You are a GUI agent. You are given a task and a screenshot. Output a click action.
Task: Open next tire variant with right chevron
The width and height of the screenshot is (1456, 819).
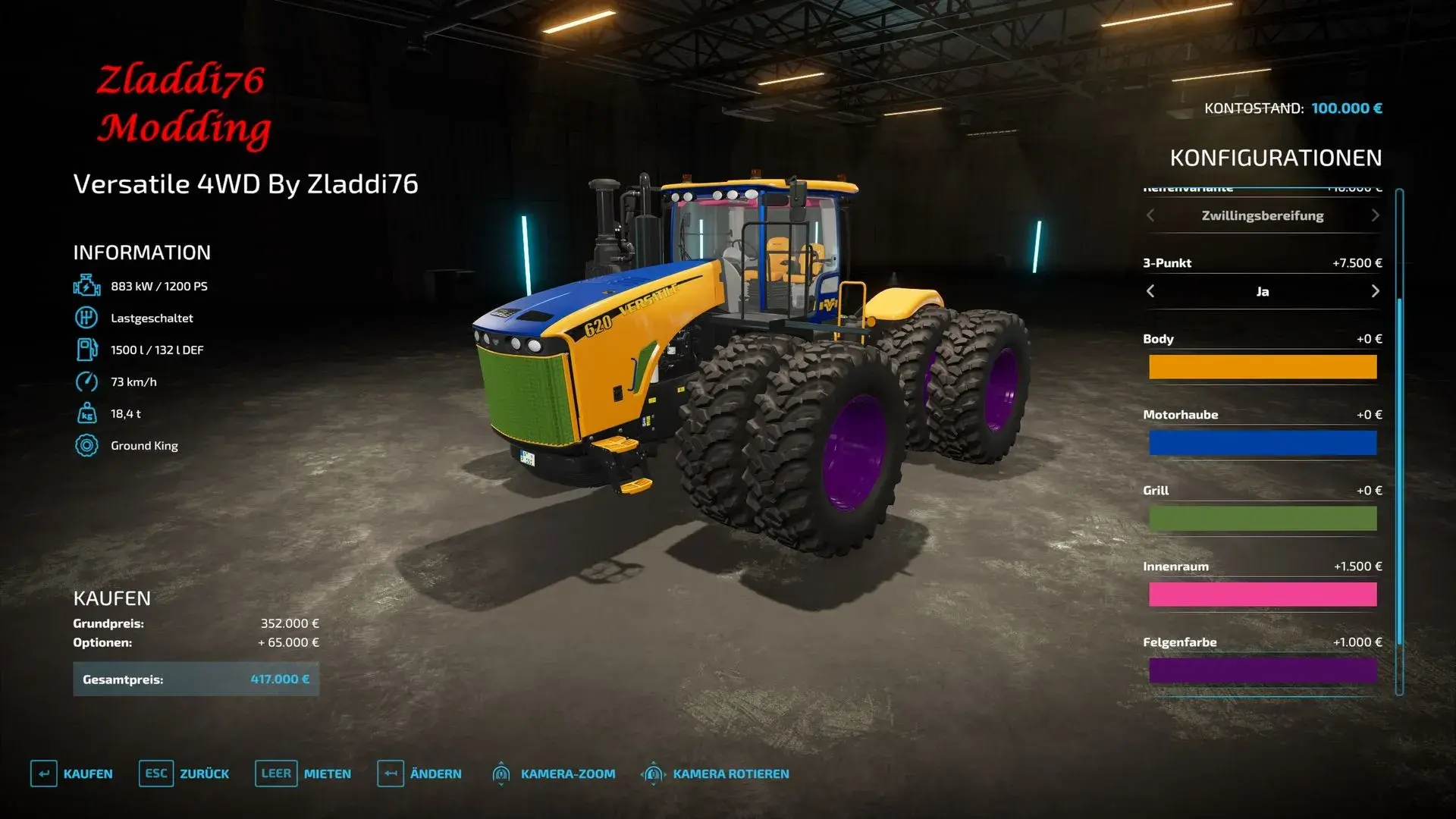[1376, 215]
